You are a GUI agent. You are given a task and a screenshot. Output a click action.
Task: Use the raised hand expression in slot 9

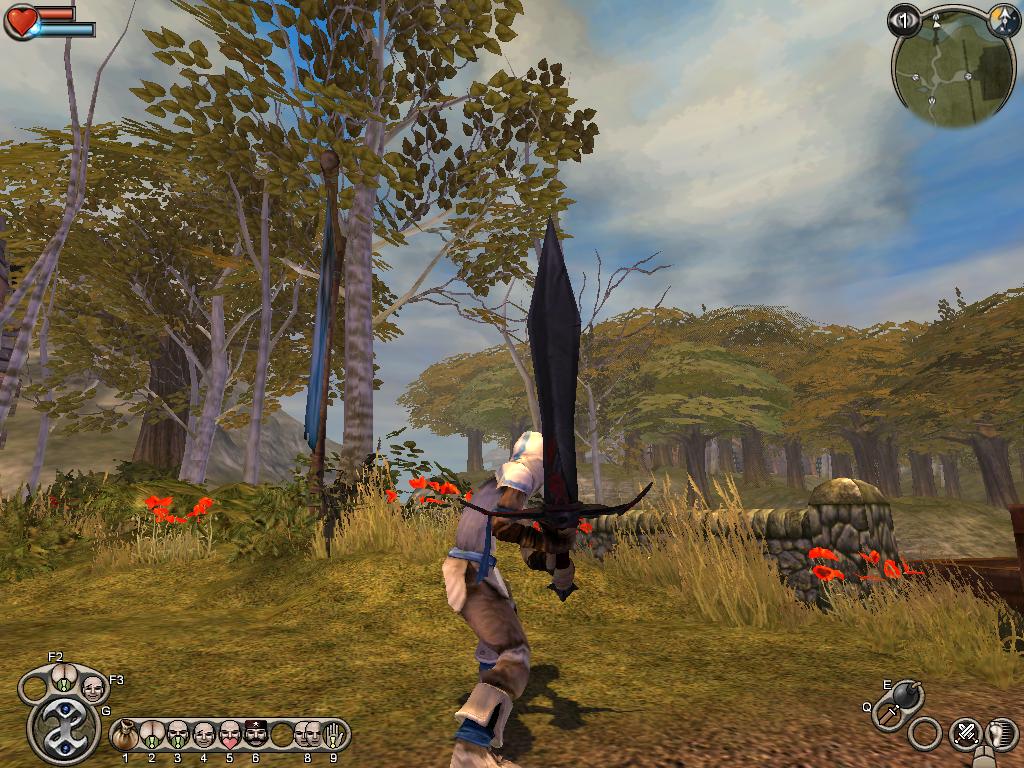(334, 736)
